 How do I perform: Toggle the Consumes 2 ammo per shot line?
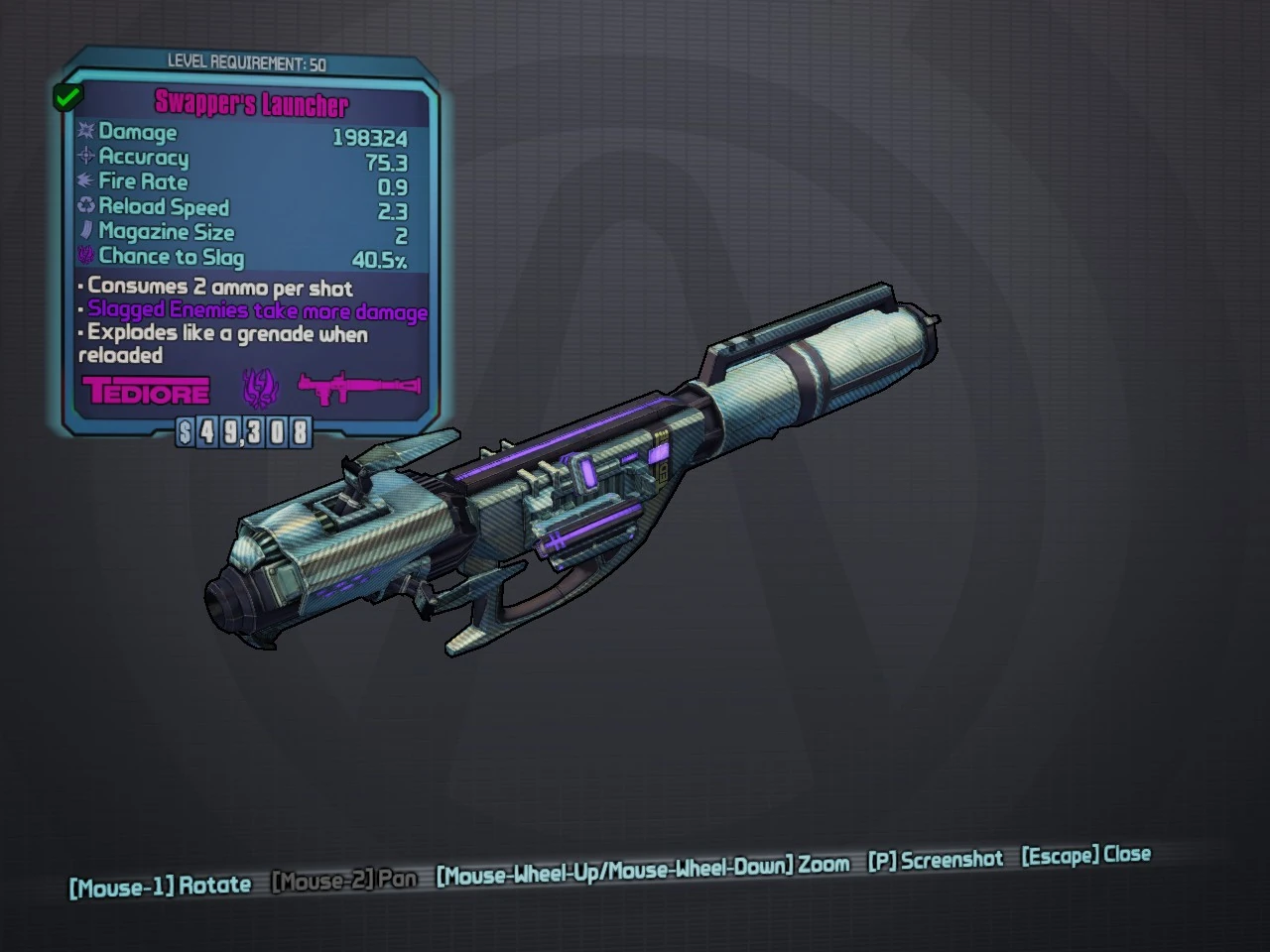coord(218,289)
